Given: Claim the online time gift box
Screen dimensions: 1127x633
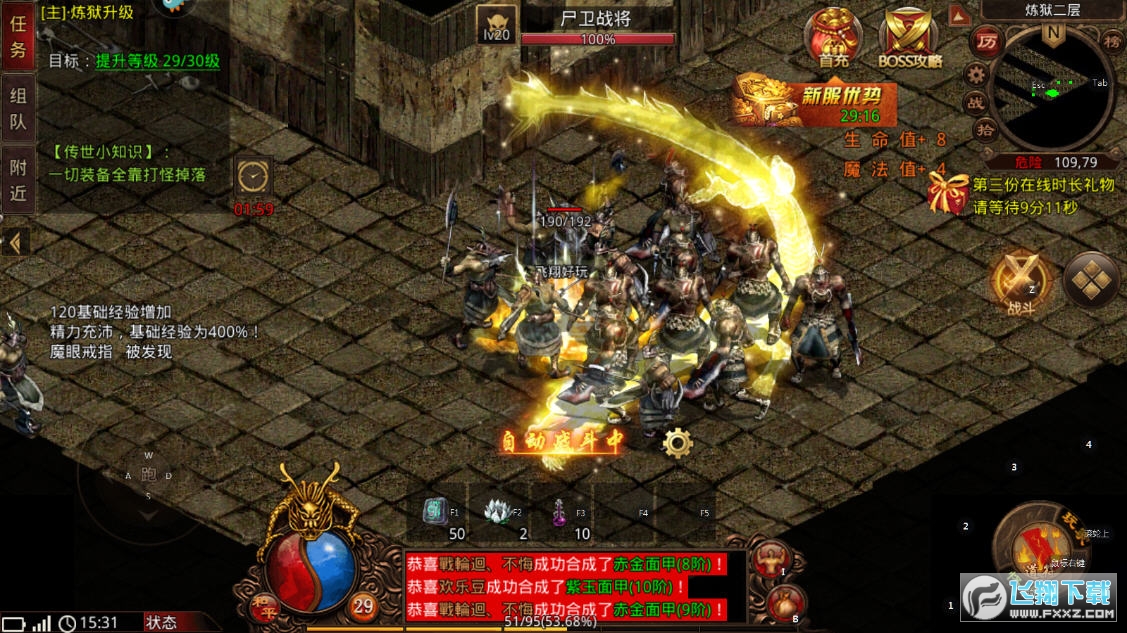Looking at the screenshot, I should click(x=945, y=192).
